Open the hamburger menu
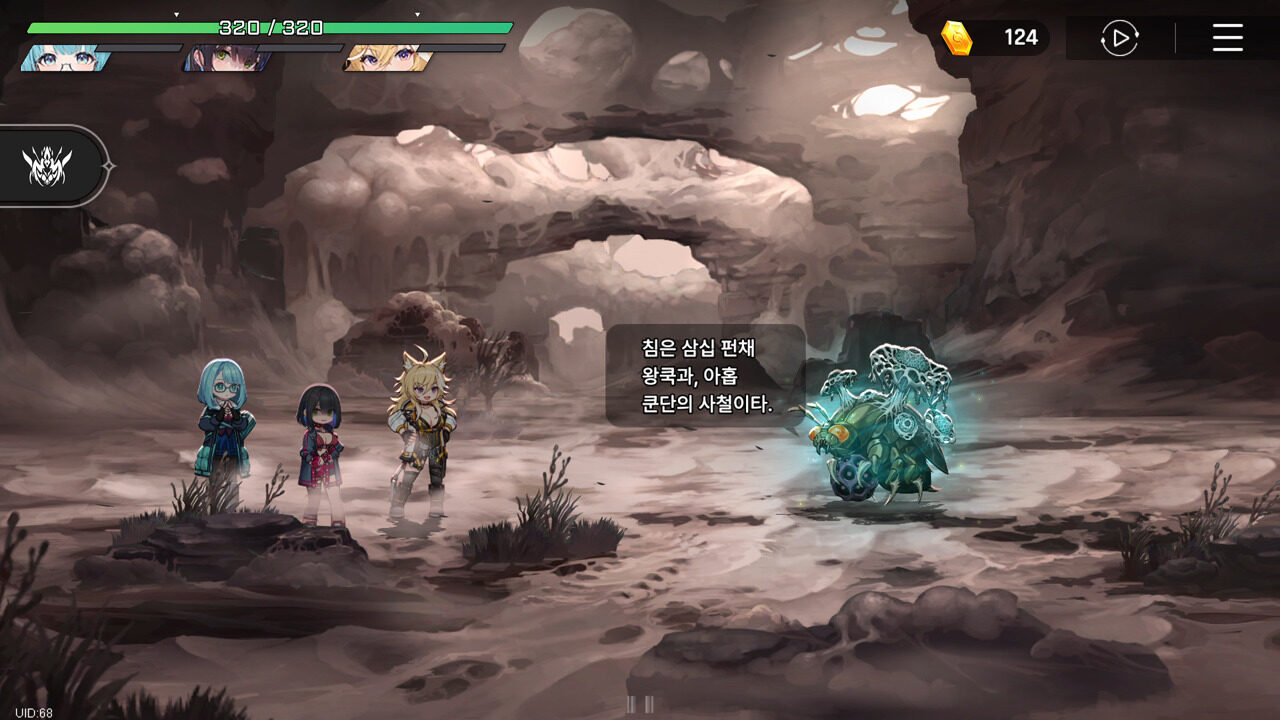The height and width of the screenshot is (720, 1280). [1227, 38]
